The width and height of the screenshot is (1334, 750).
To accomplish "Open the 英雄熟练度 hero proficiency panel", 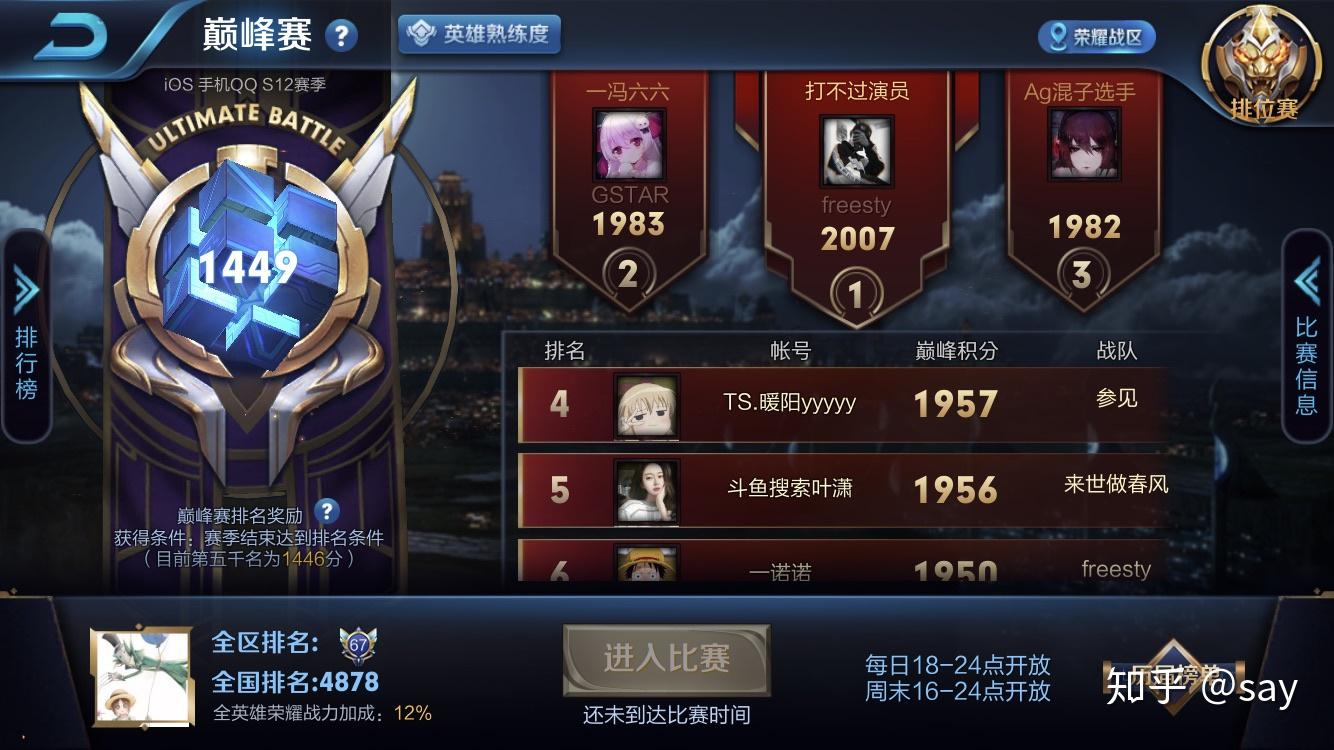I will pos(477,32).
